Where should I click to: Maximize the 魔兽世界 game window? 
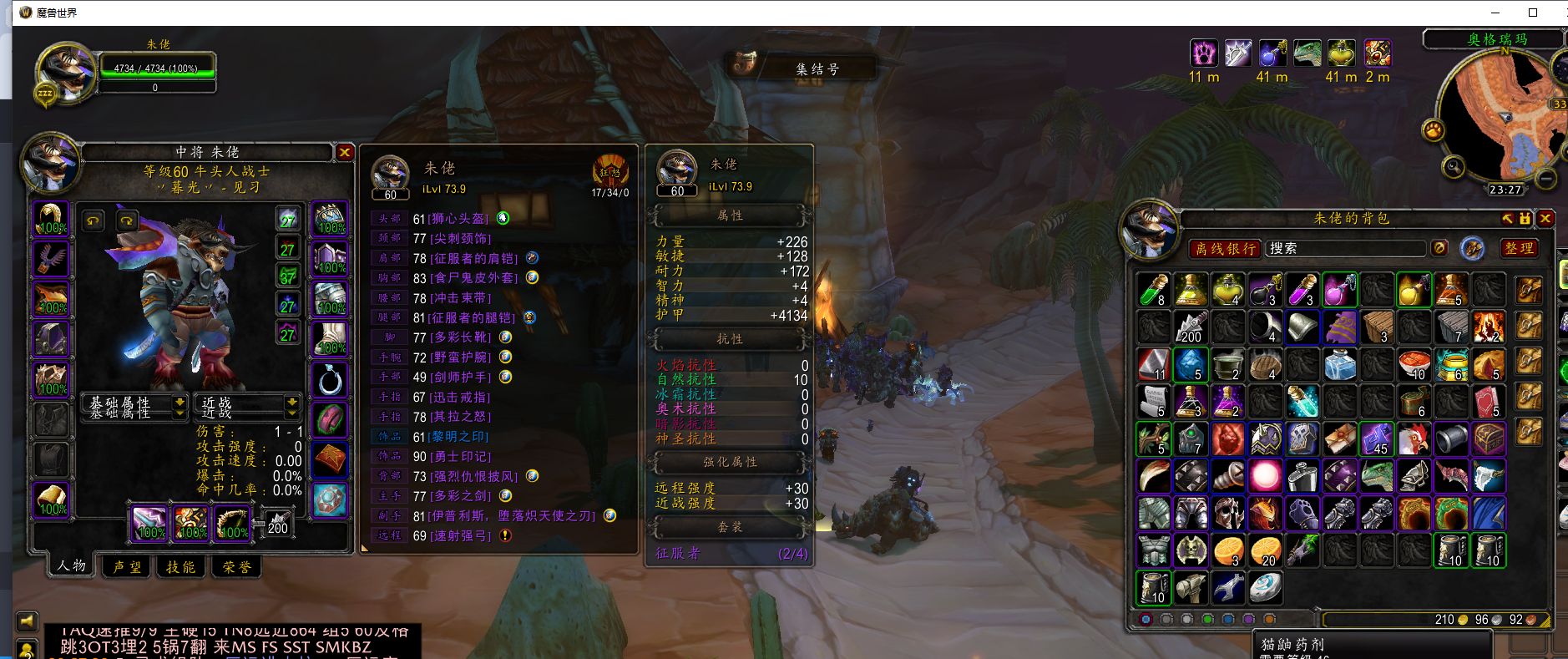click(x=1533, y=13)
